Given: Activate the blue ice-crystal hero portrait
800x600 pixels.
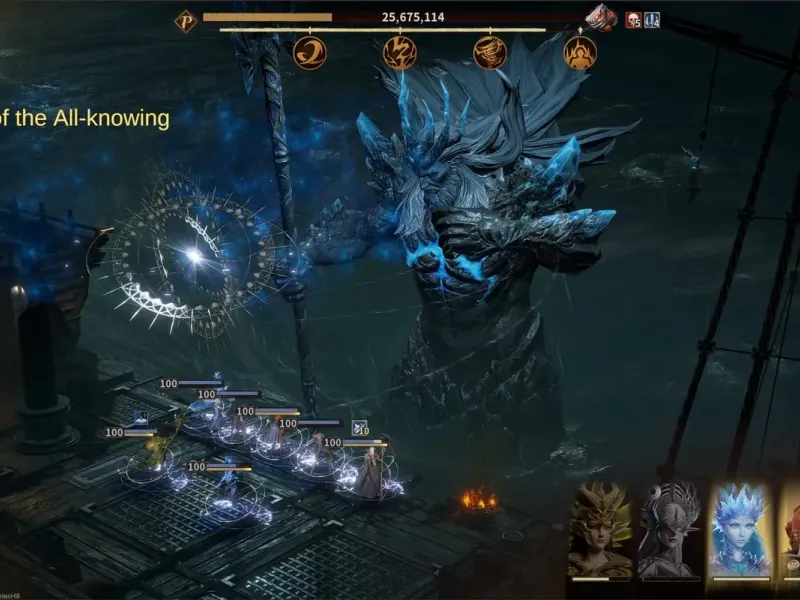Looking at the screenshot, I should (740, 530).
